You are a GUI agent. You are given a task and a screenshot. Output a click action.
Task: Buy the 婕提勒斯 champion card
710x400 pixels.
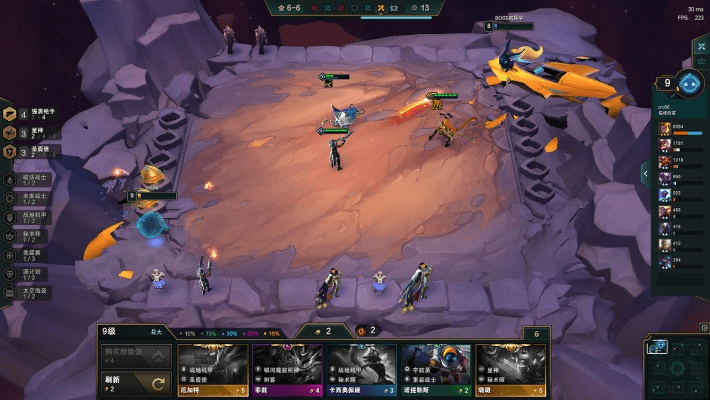click(x=436, y=370)
